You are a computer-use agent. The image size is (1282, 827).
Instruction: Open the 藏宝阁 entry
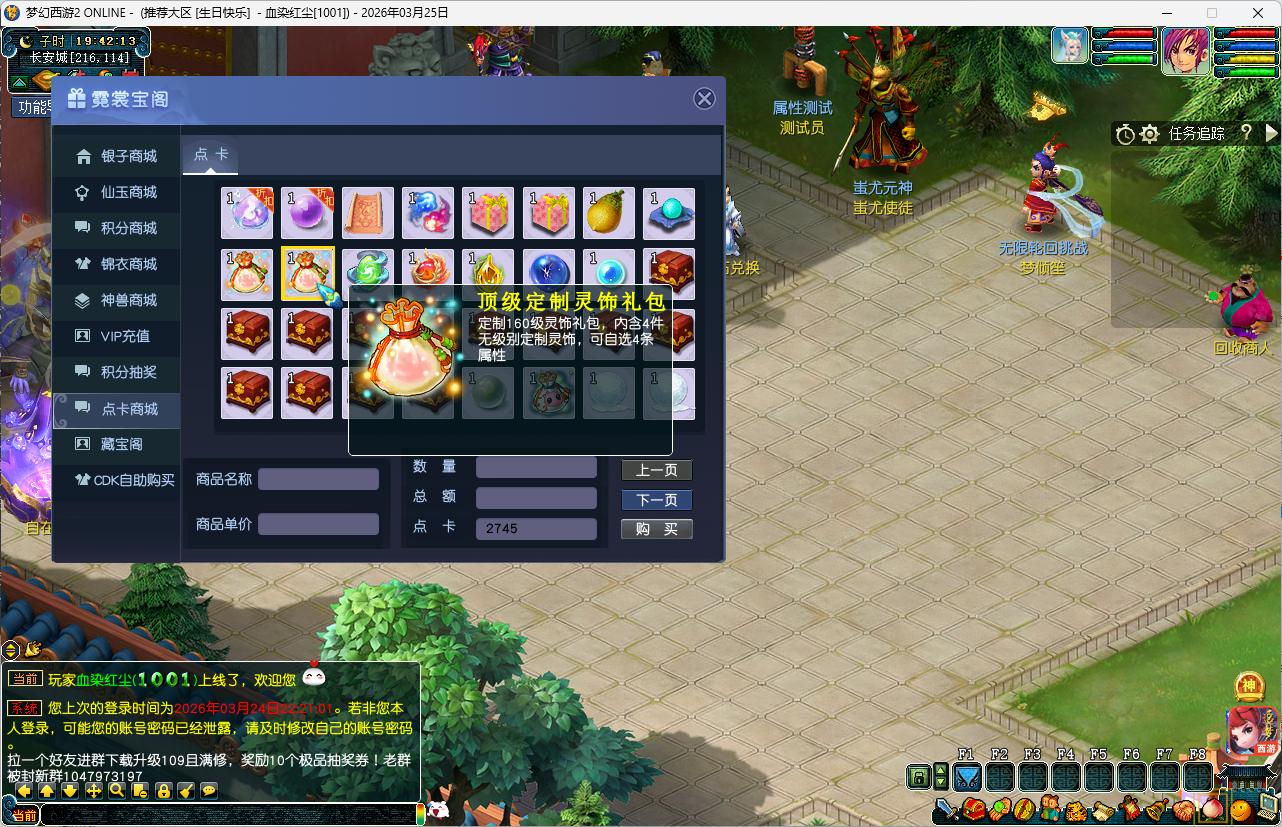point(121,444)
